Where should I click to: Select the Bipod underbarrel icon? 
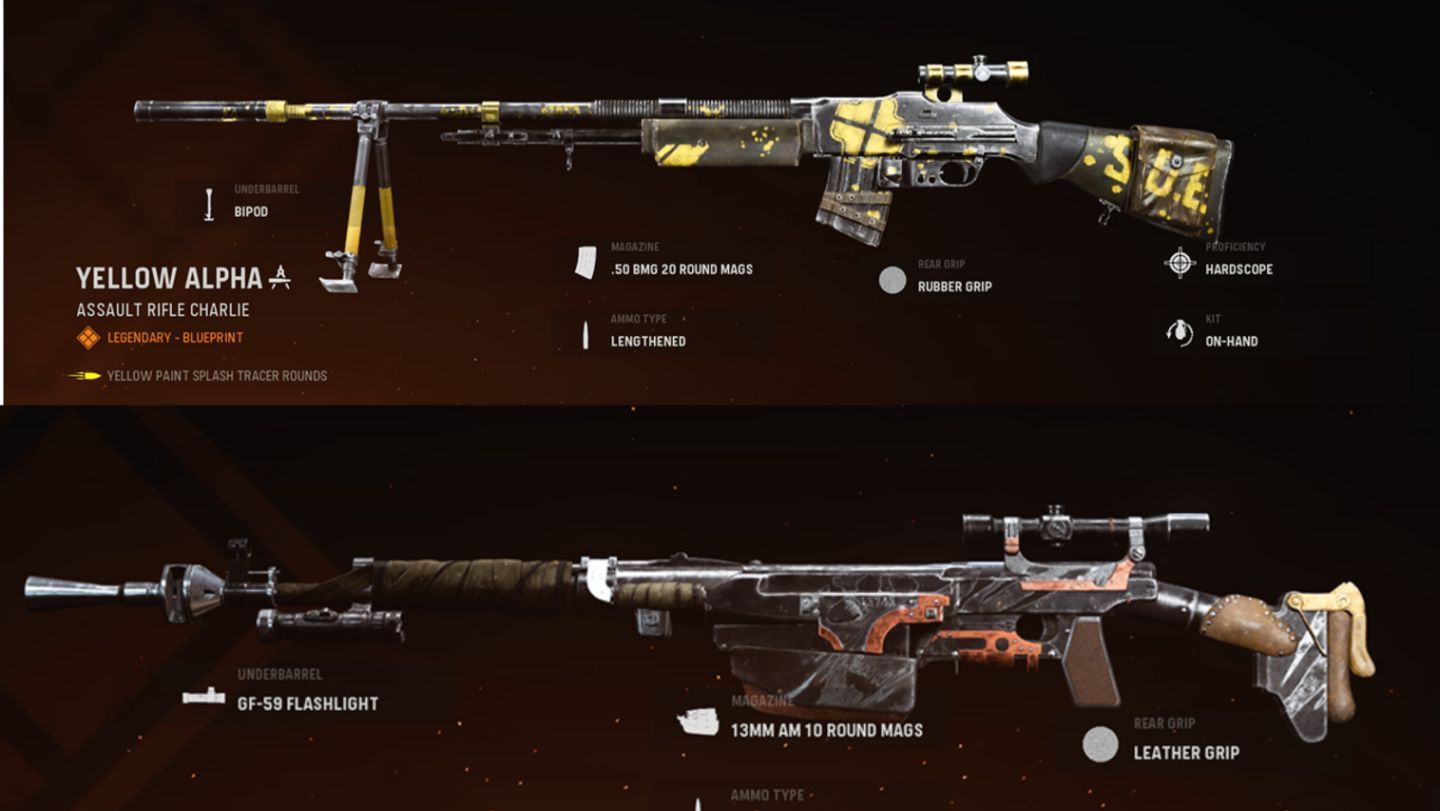point(208,203)
